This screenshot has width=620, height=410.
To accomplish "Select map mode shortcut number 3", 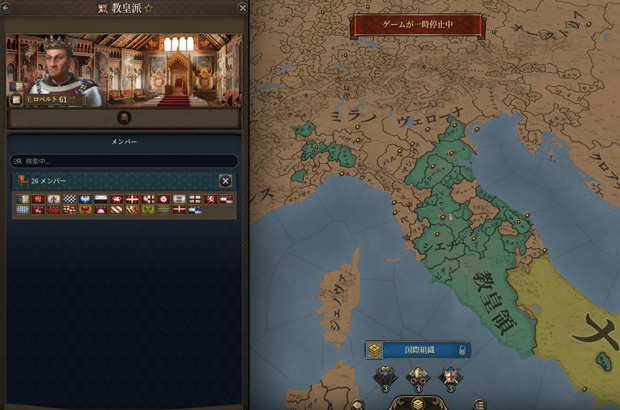I will [x=385, y=378].
